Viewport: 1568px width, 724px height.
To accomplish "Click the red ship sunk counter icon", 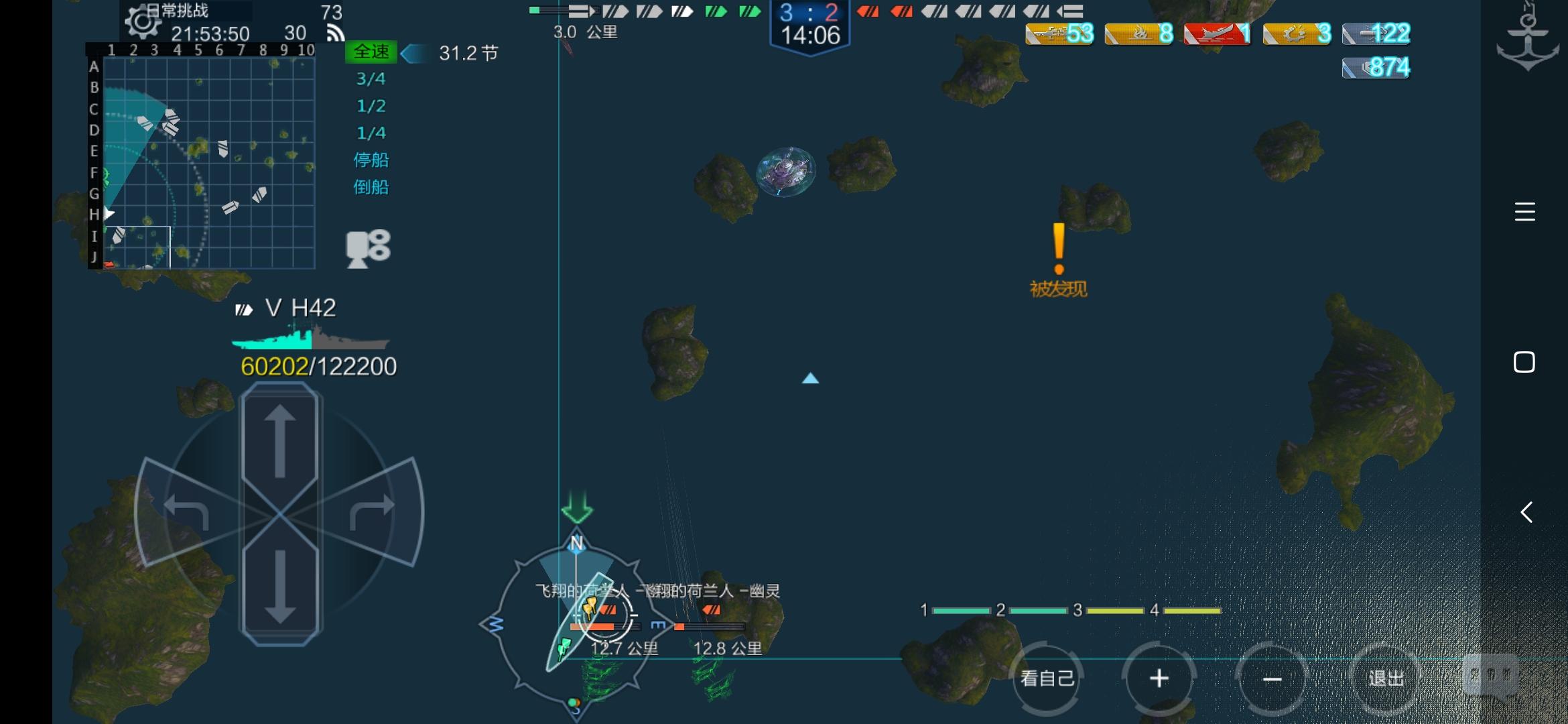I will (x=1218, y=34).
